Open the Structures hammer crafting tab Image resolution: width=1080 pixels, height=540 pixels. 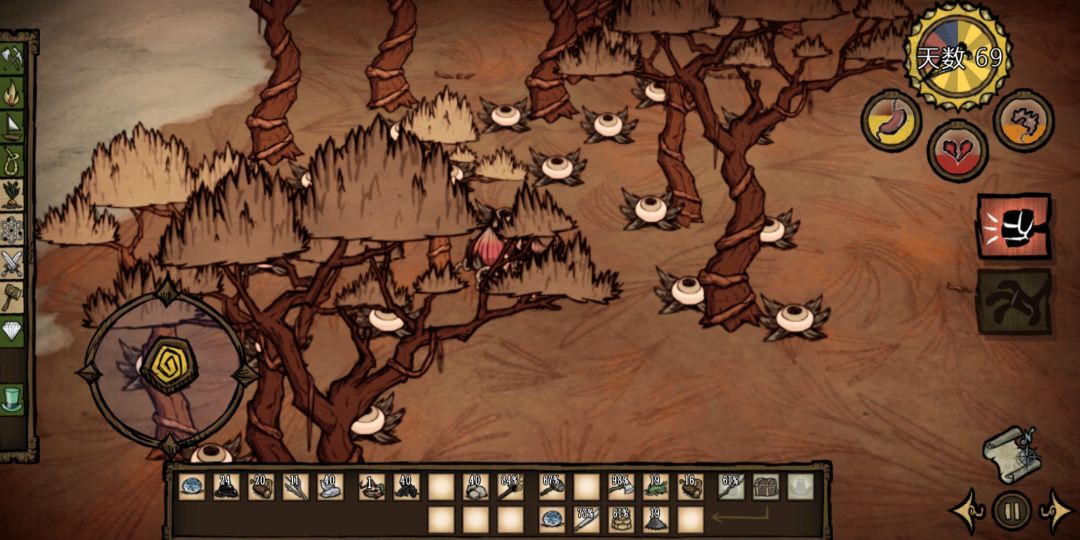[13, 296]
